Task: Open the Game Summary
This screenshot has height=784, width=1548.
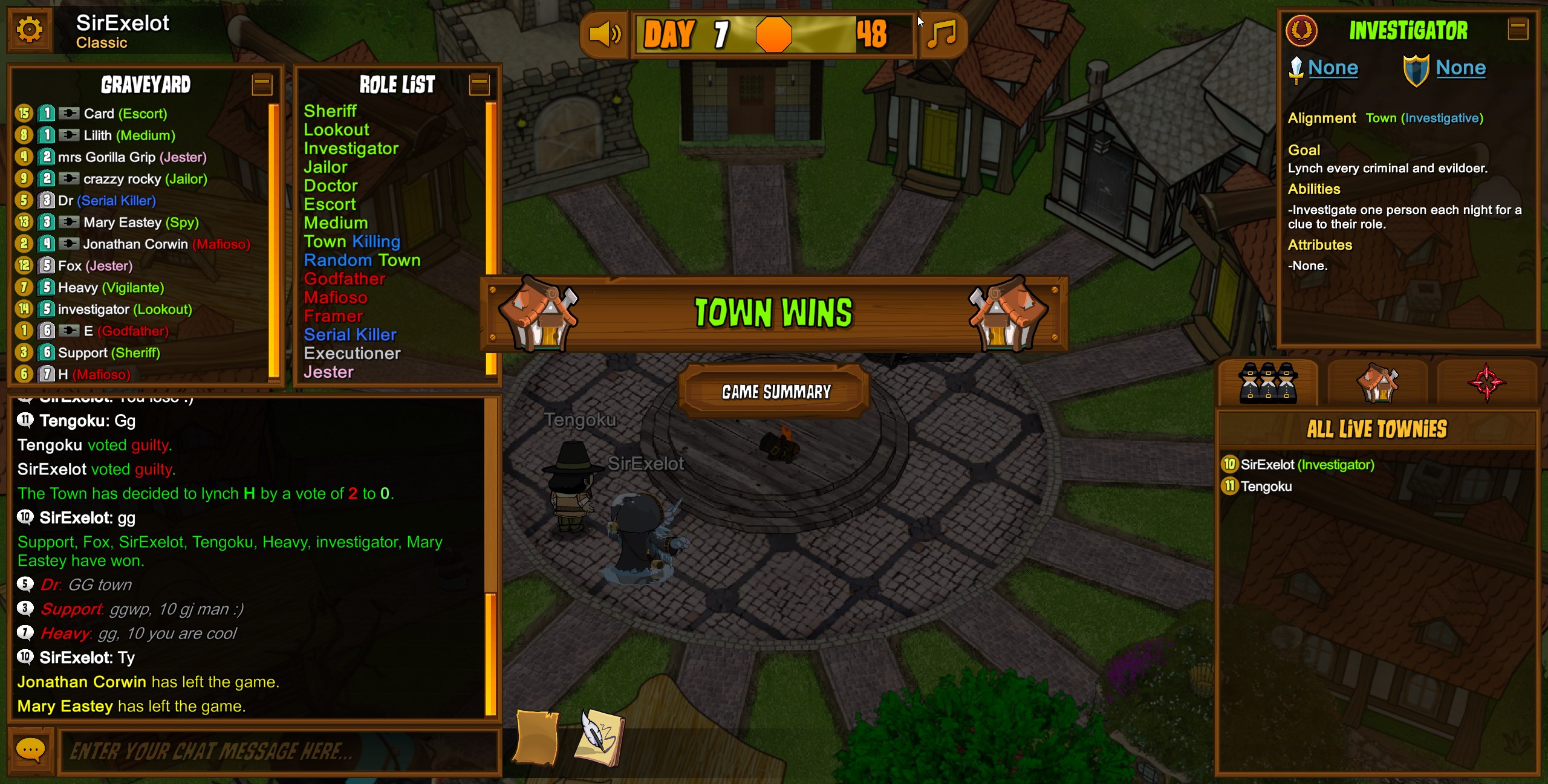Action: click(x=776, y=392)
